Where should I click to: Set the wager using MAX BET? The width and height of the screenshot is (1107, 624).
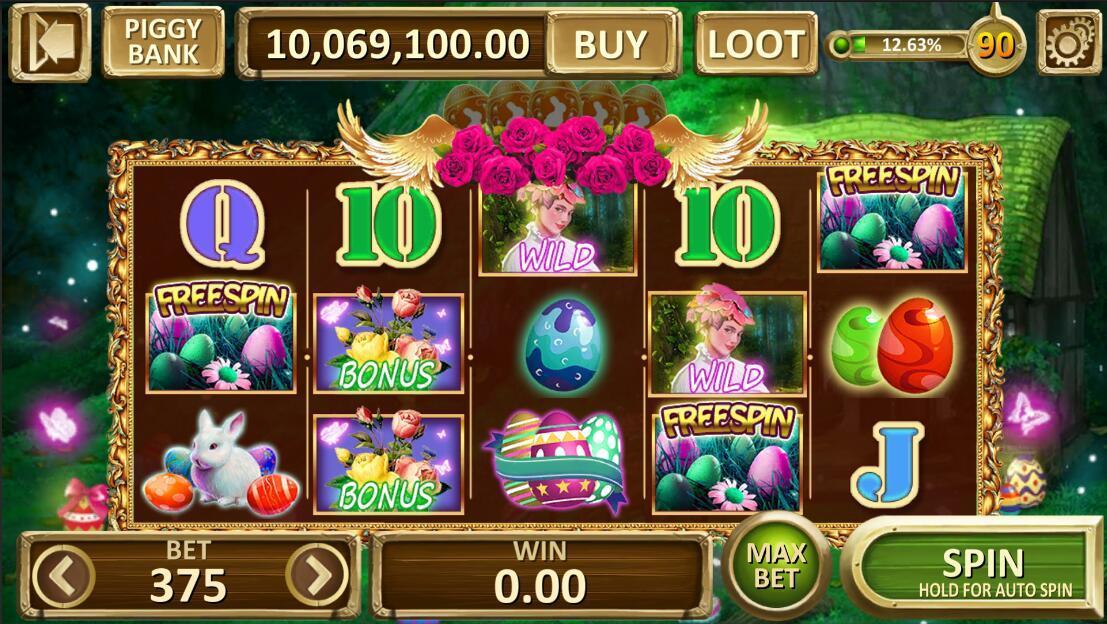[777, 565]
